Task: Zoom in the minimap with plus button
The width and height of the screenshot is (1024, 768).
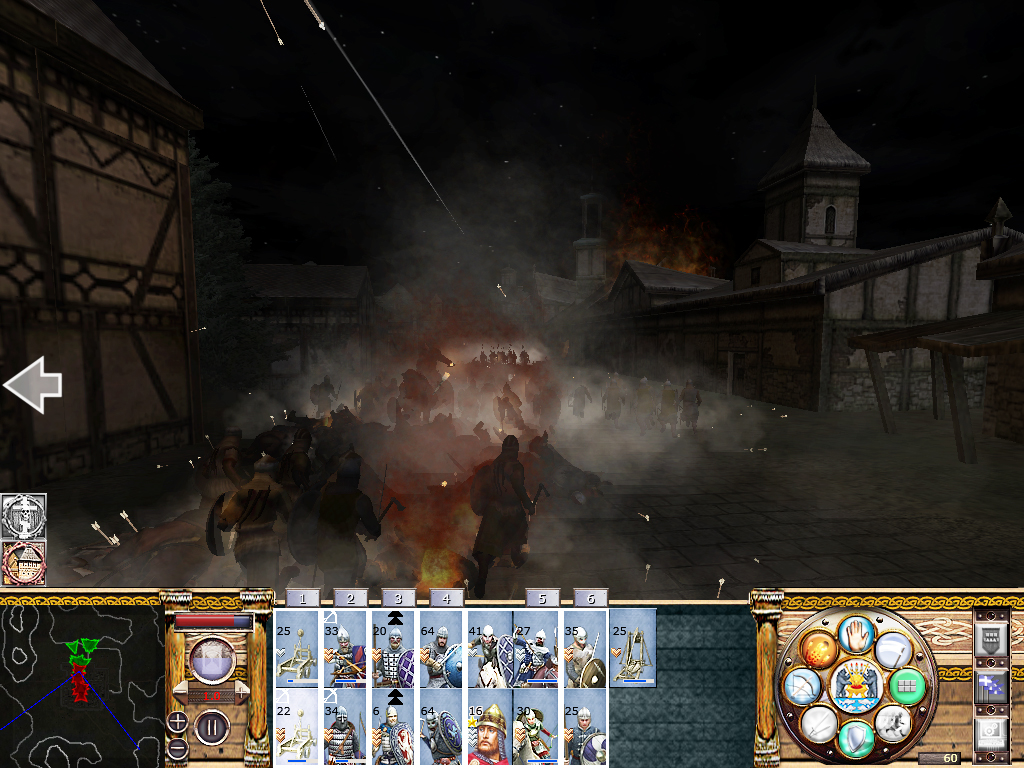Action: click(176, 721)
